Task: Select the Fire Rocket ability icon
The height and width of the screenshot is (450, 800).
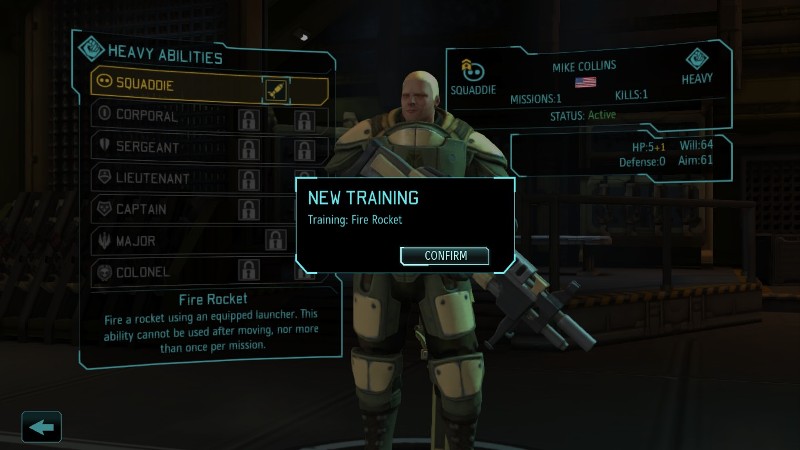Action: tap(276, 89)
